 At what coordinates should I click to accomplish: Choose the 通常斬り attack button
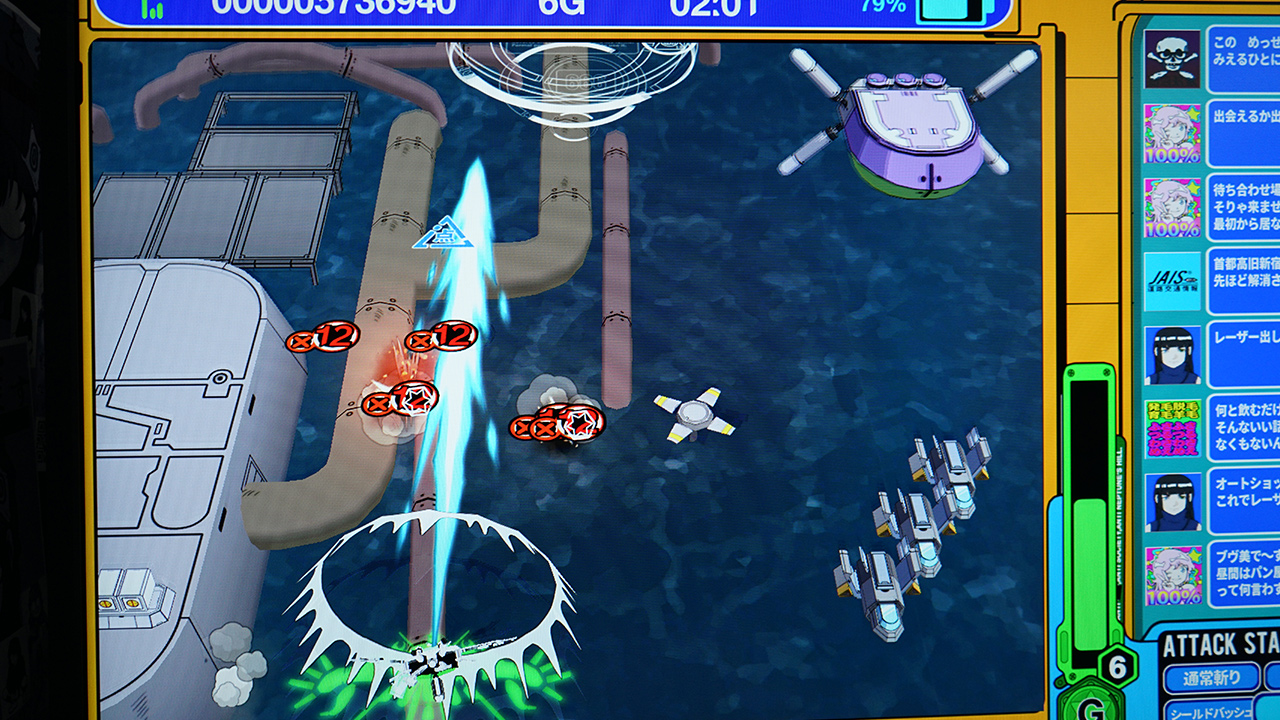tap(1214, 678)
